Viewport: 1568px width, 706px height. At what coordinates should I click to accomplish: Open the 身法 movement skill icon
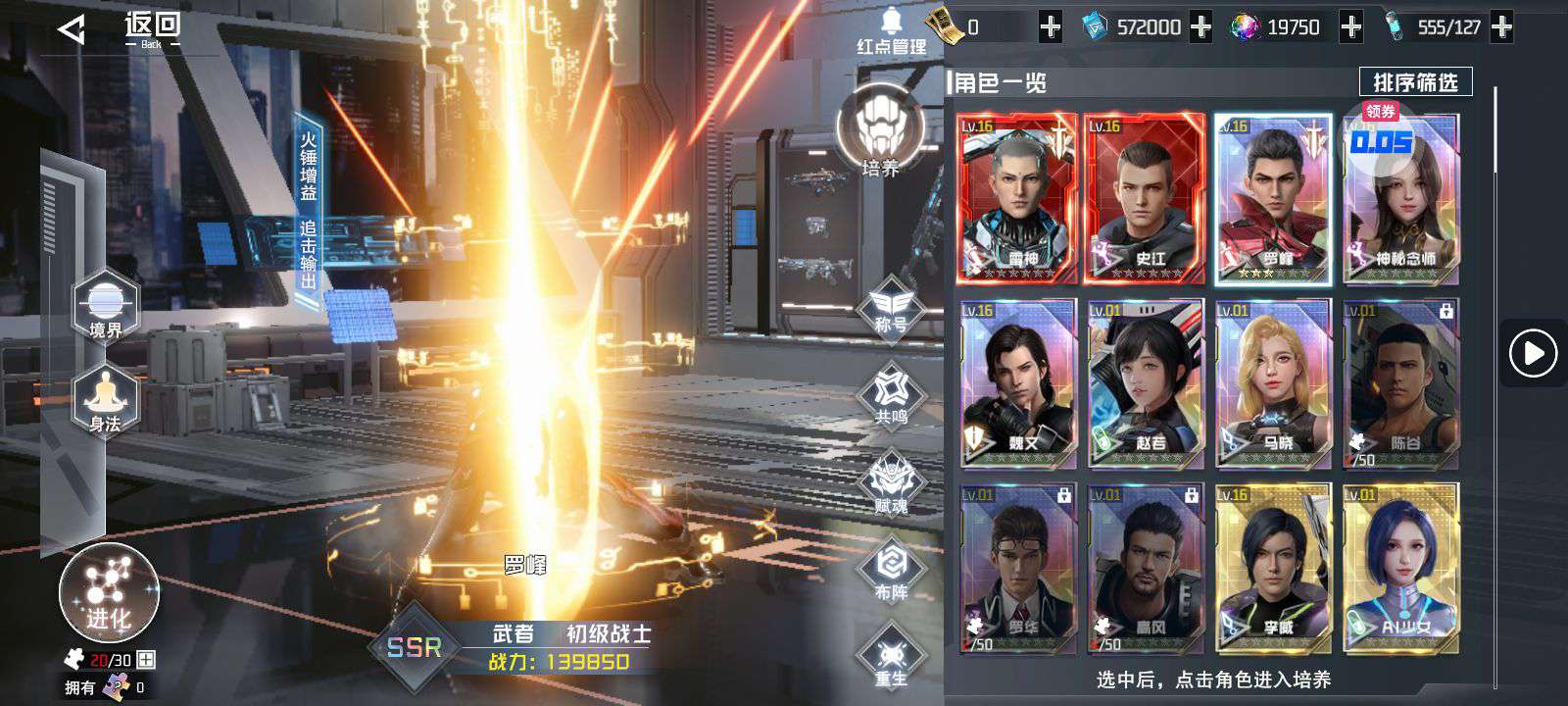[106, 400]
